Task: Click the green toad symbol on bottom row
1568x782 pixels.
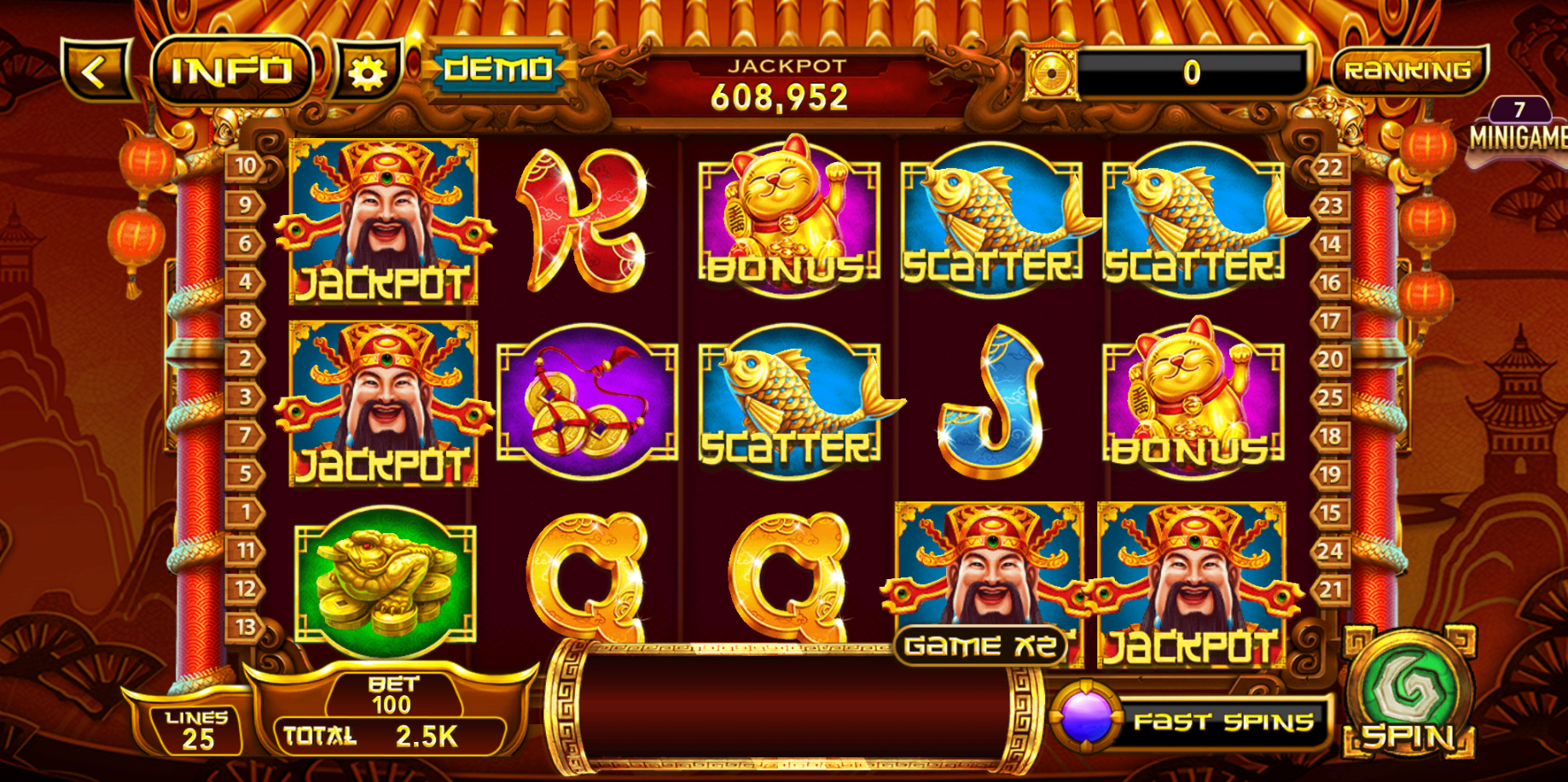Action: click(383, 580)
